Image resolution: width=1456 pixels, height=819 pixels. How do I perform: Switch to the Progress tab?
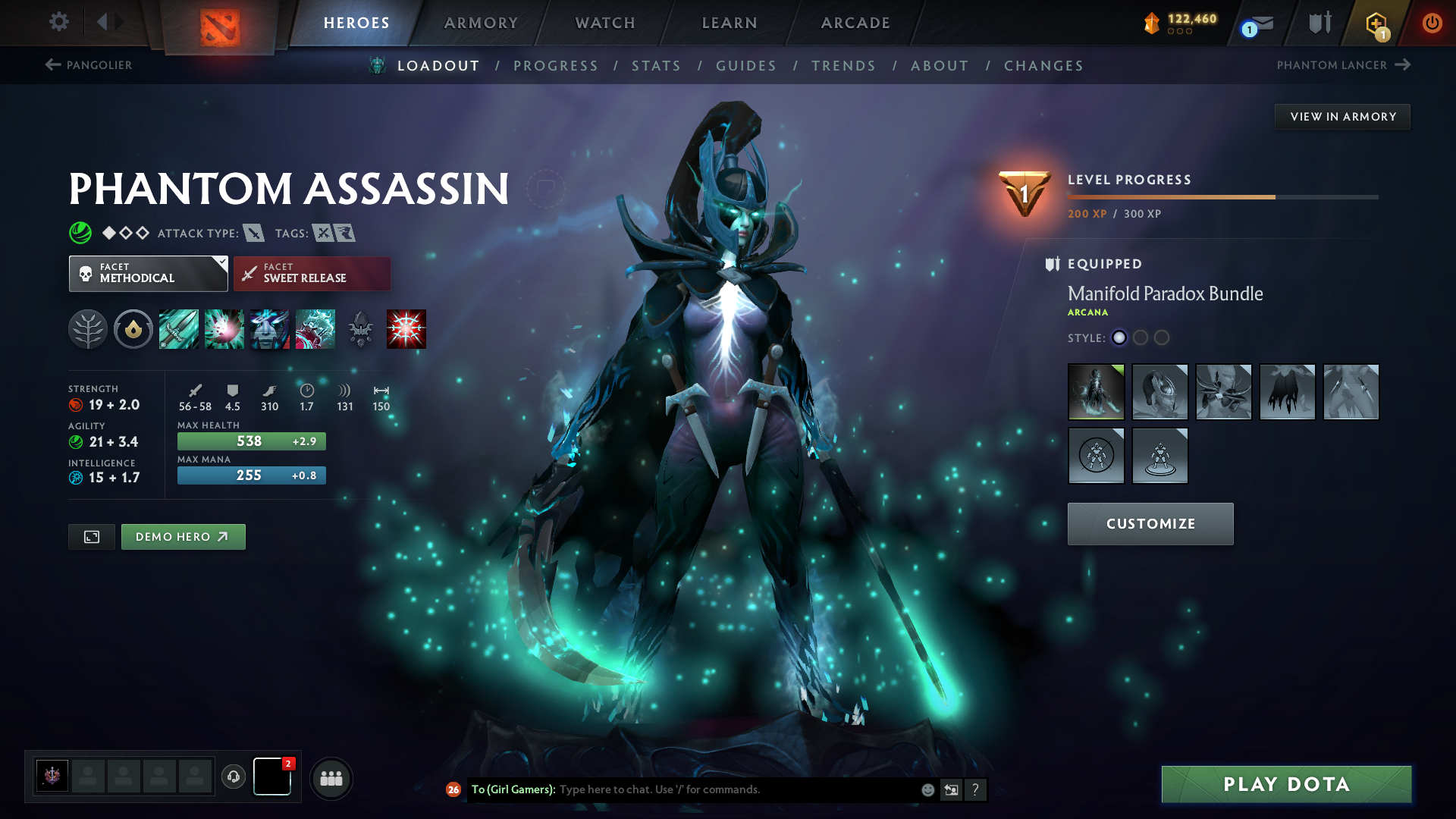click(556, 65)
